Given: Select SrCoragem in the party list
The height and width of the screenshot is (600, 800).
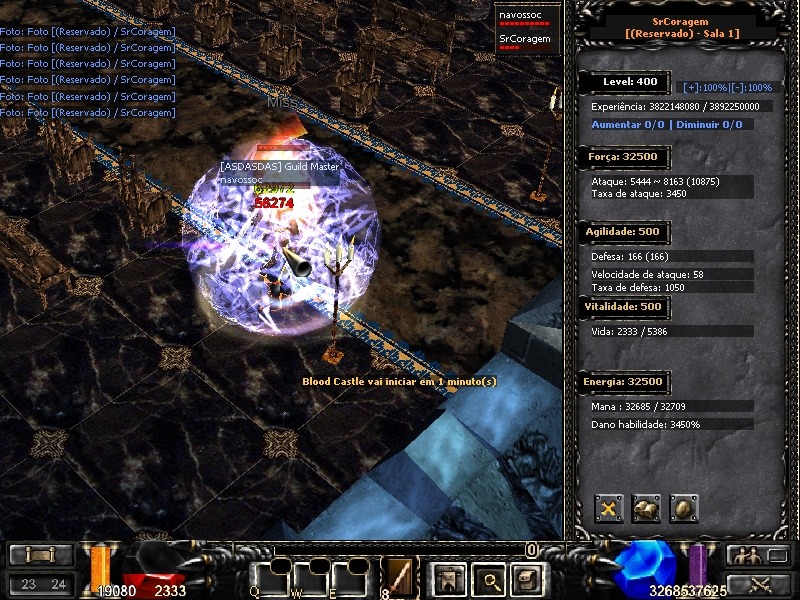Looking at the screenshot, I should click(x=525, y=41).
